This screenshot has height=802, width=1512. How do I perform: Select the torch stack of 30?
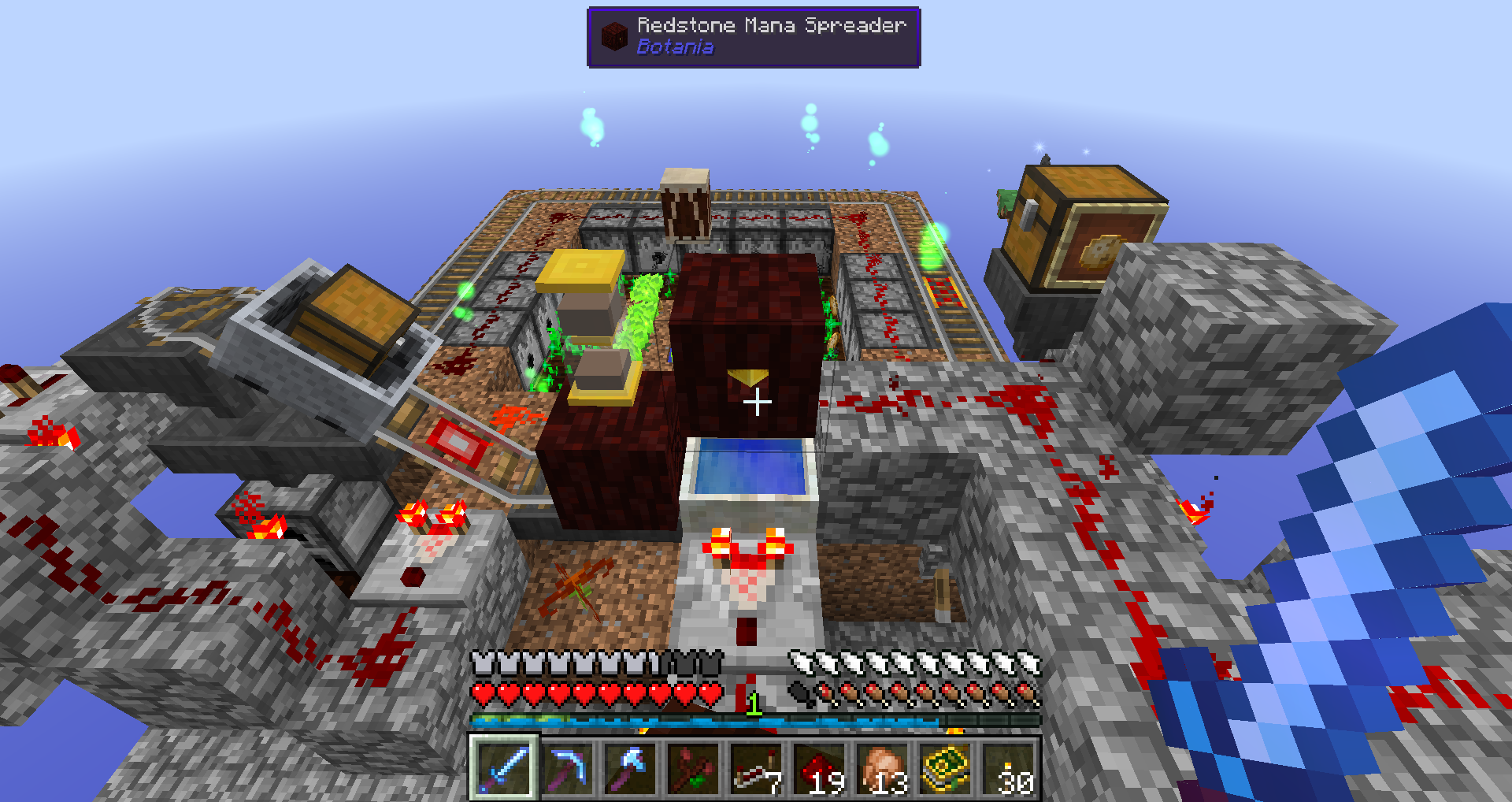click(x=1009, y=768)
